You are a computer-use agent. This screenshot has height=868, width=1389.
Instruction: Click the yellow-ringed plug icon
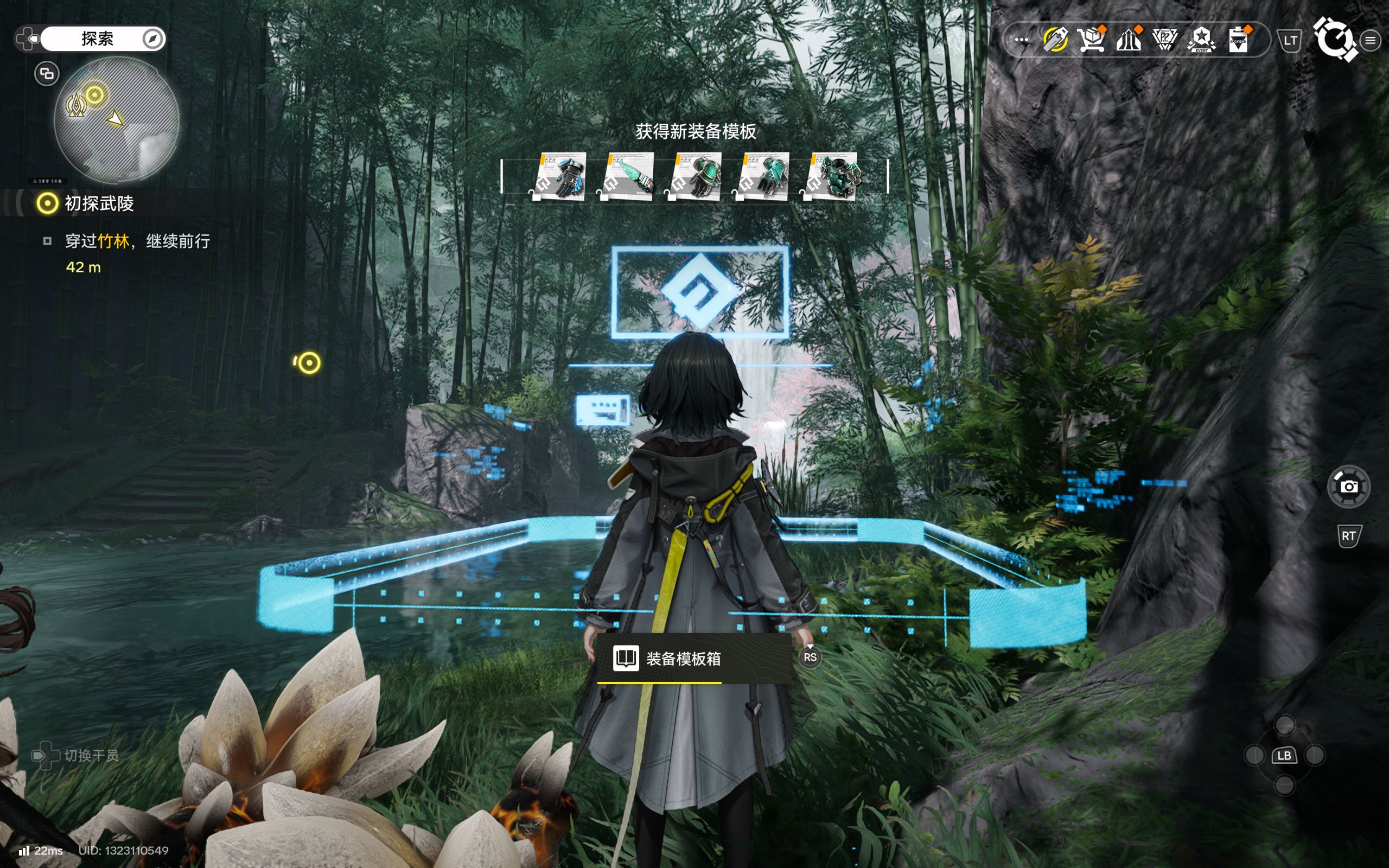click(1055, 40)
